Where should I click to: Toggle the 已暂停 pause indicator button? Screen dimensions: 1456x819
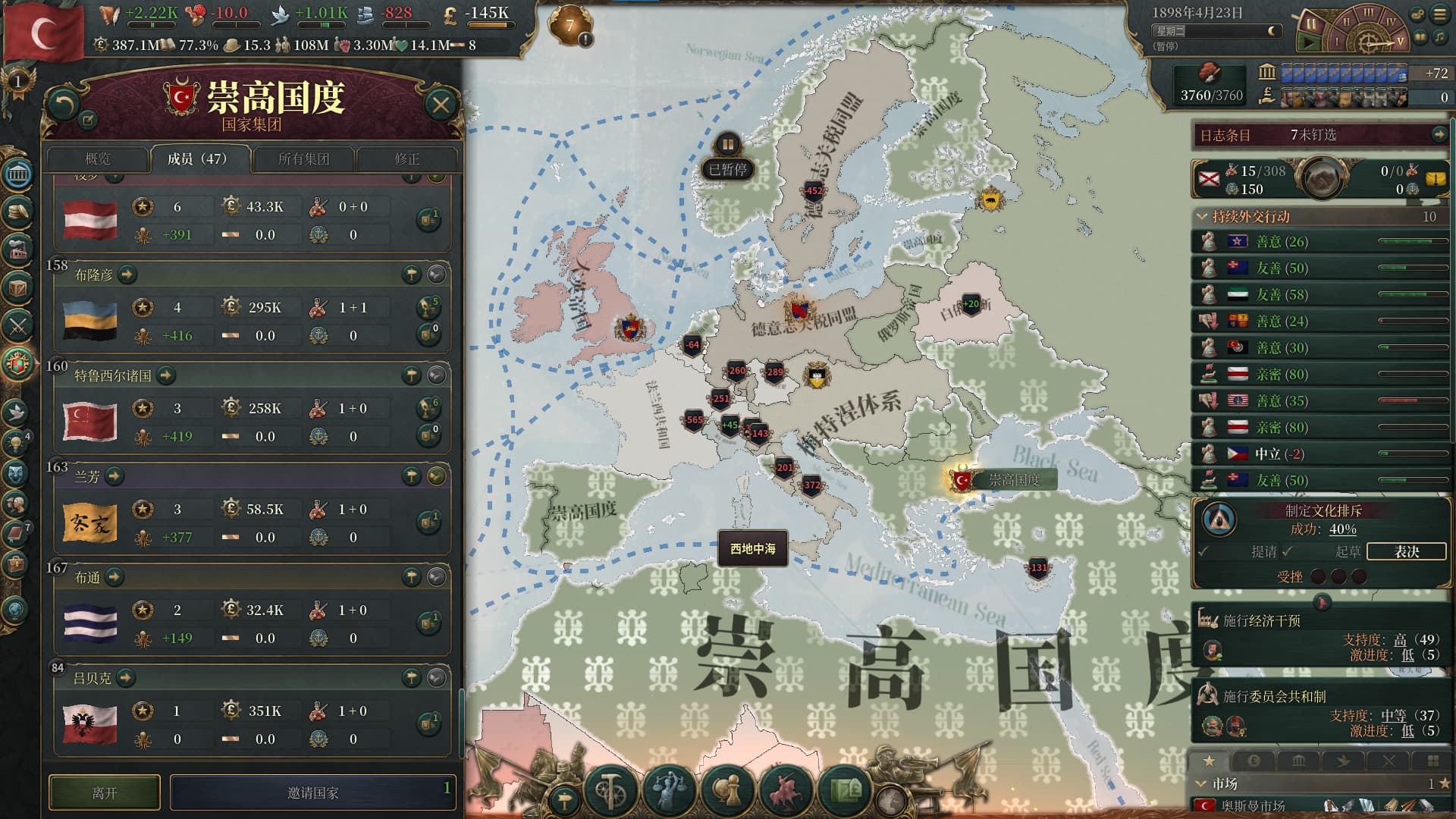[727, 144]
